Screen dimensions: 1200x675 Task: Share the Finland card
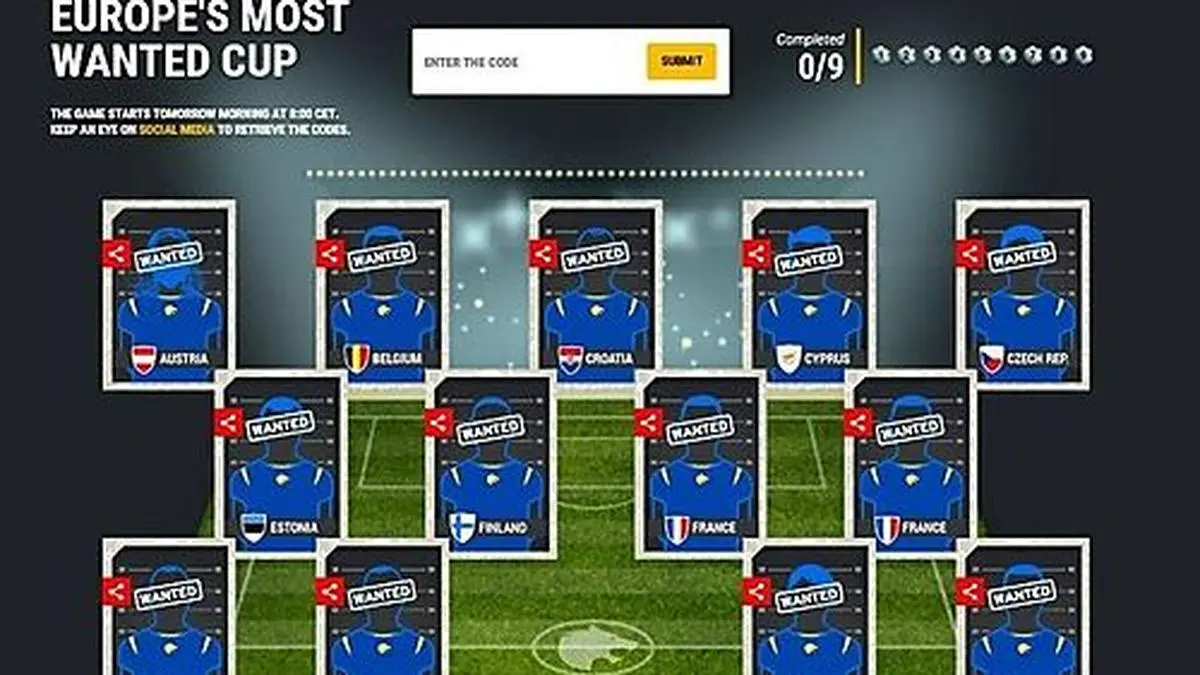pyautogui.click(x=438, y=423)
